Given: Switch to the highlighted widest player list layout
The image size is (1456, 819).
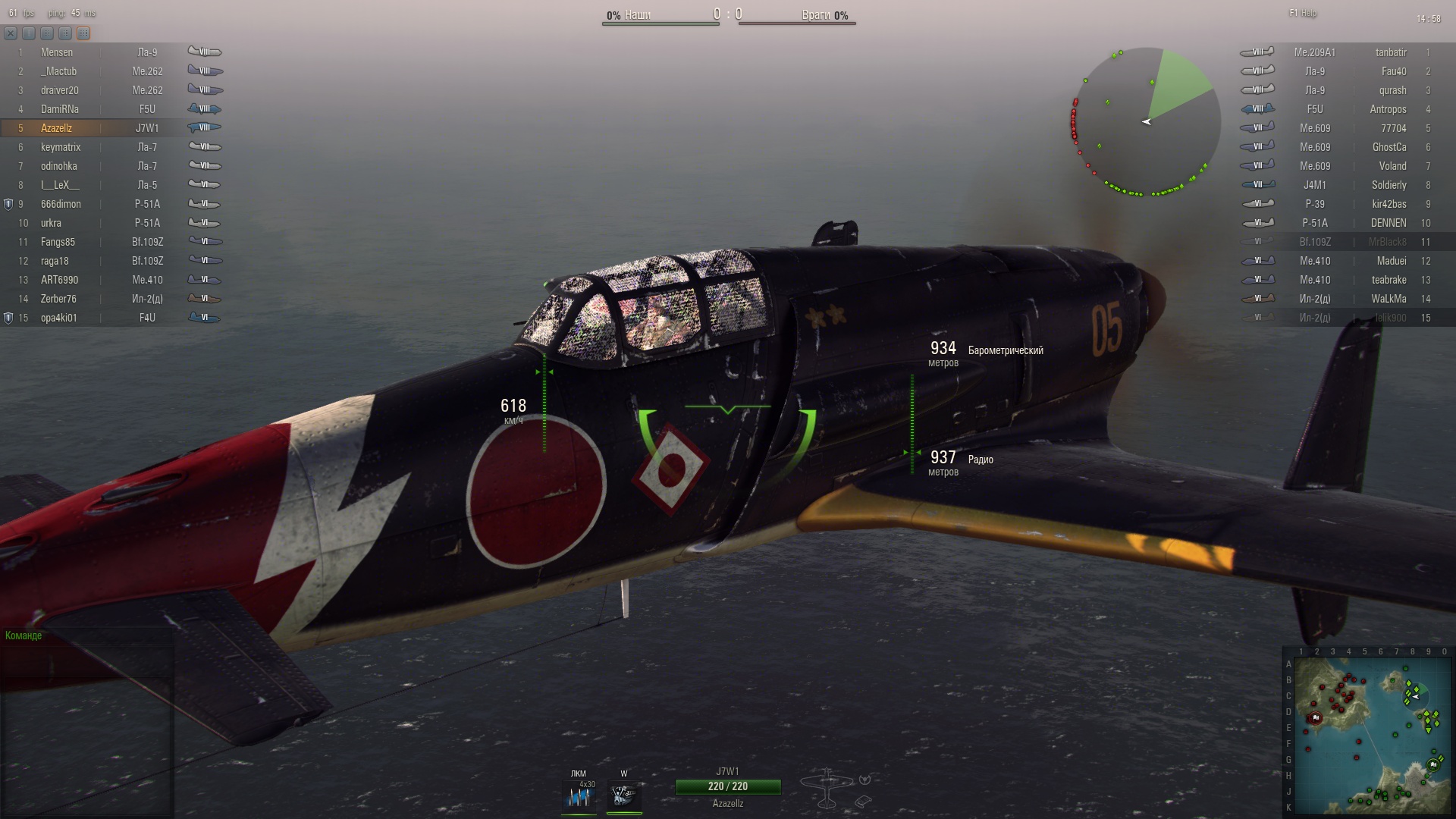Looking at the screenshot, I should (83, 33).
